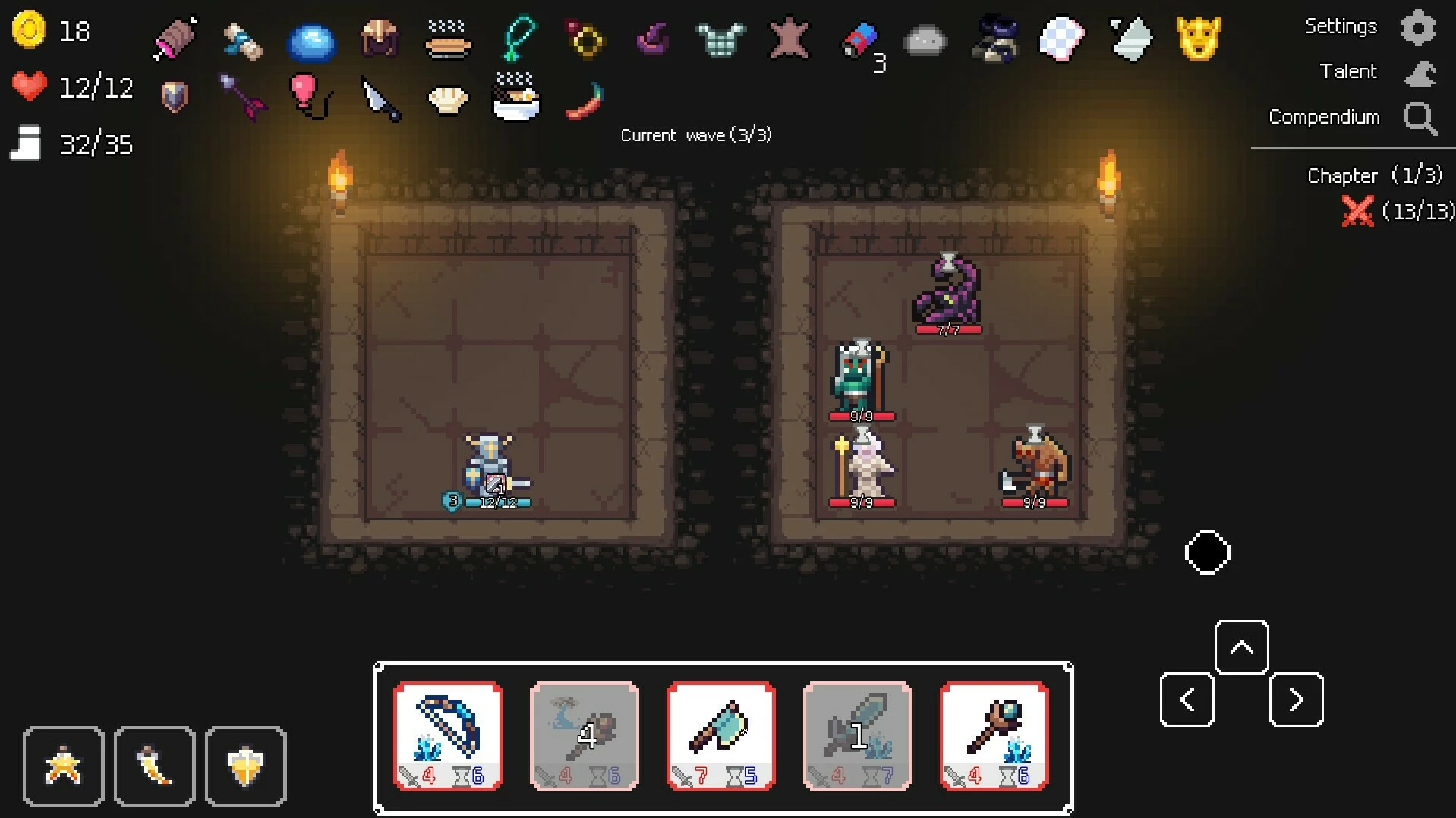The image size is (1456, 818).
Task: Inspect the golden crown mask relic
Action: click(x=1198, y=38)
